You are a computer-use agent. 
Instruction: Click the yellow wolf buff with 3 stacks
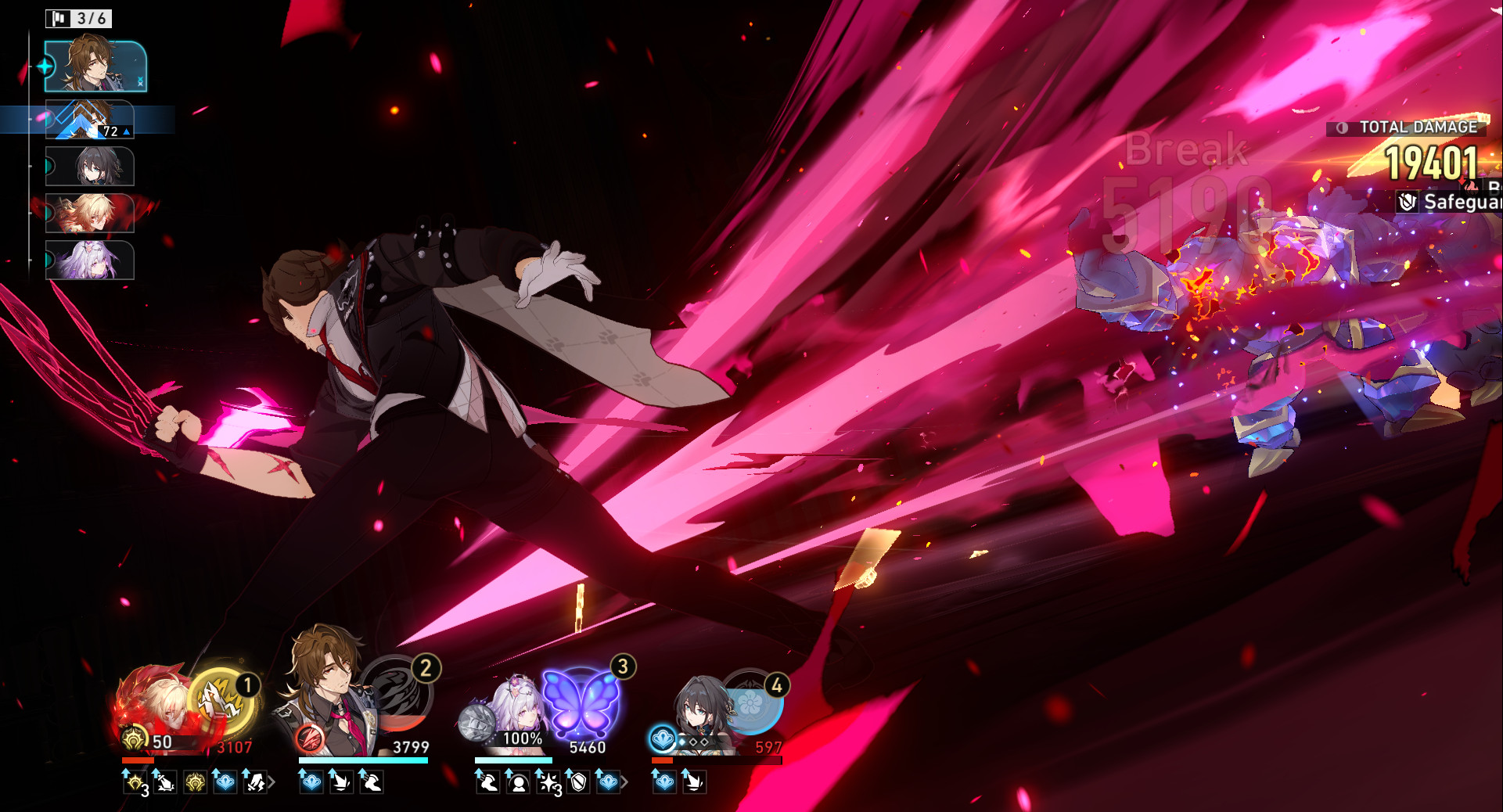134,781
